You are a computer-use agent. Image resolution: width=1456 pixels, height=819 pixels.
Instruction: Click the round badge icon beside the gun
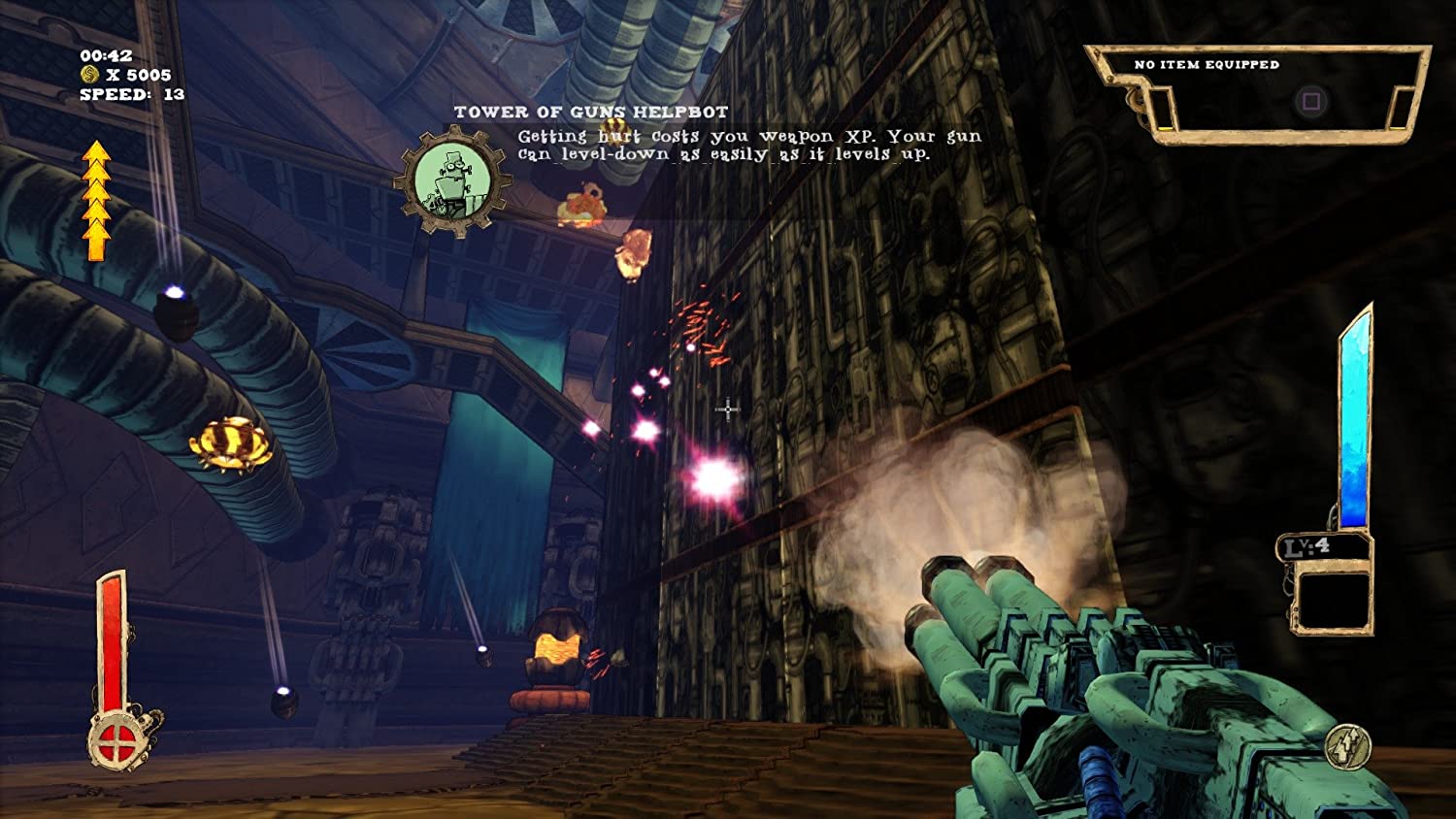pos(1348,747)
